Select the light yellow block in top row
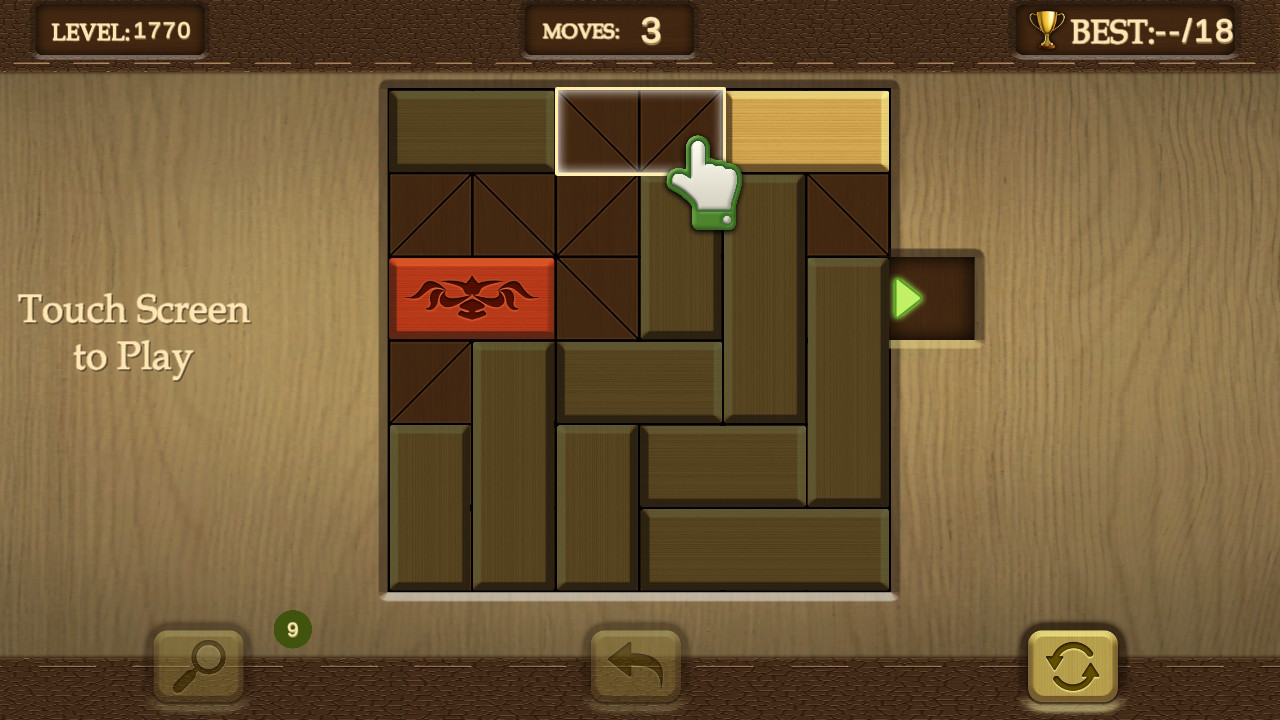The height and width of the screenshot is (720, 1280). click(x=808, y=131)
